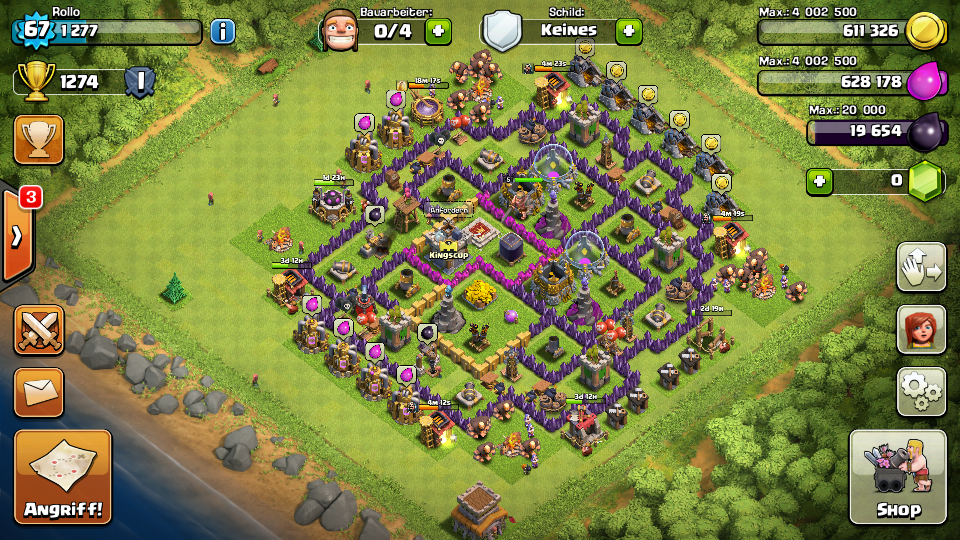Add a builder with the plus button

[438, 31]
